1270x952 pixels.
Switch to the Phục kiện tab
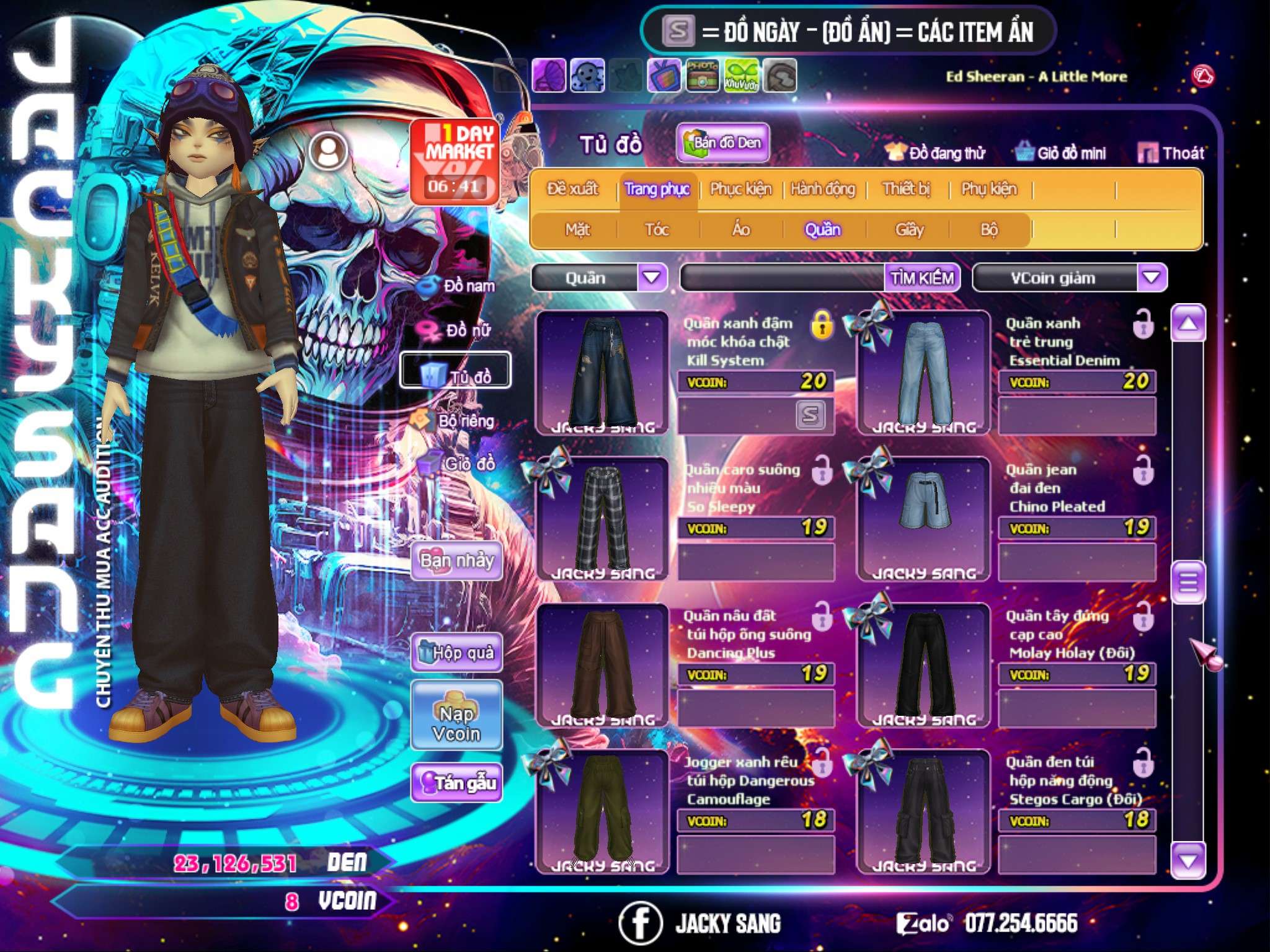coord(740,188)
